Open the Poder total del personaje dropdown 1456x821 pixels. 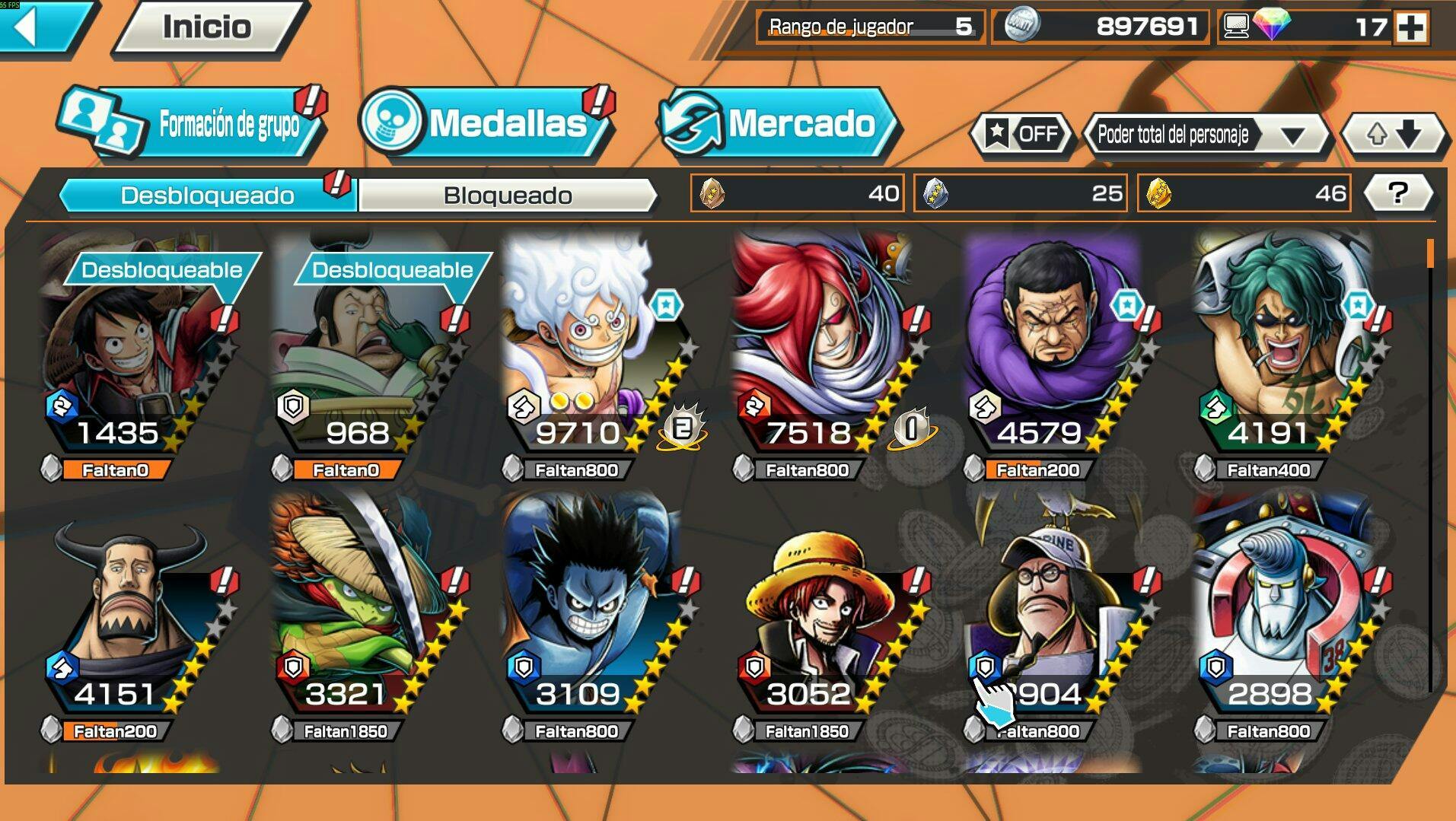tap(1208, 135)
